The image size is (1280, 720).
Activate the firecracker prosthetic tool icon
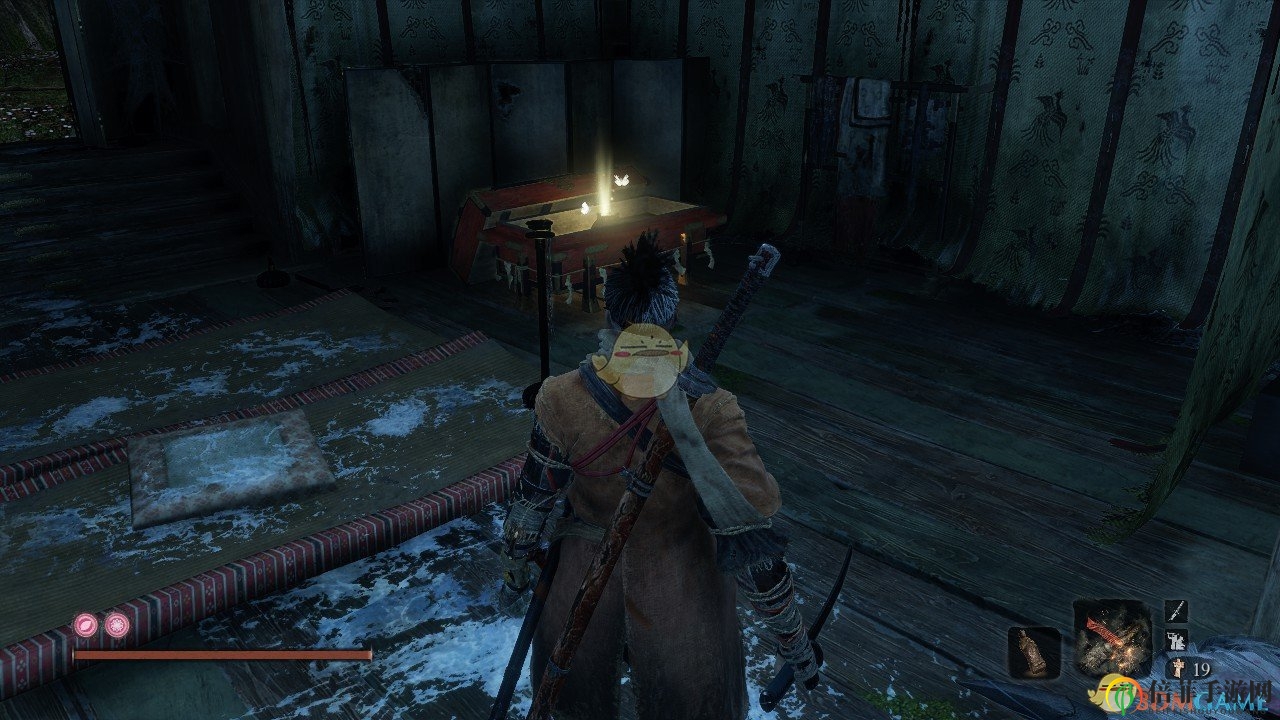coord(1112,638)
